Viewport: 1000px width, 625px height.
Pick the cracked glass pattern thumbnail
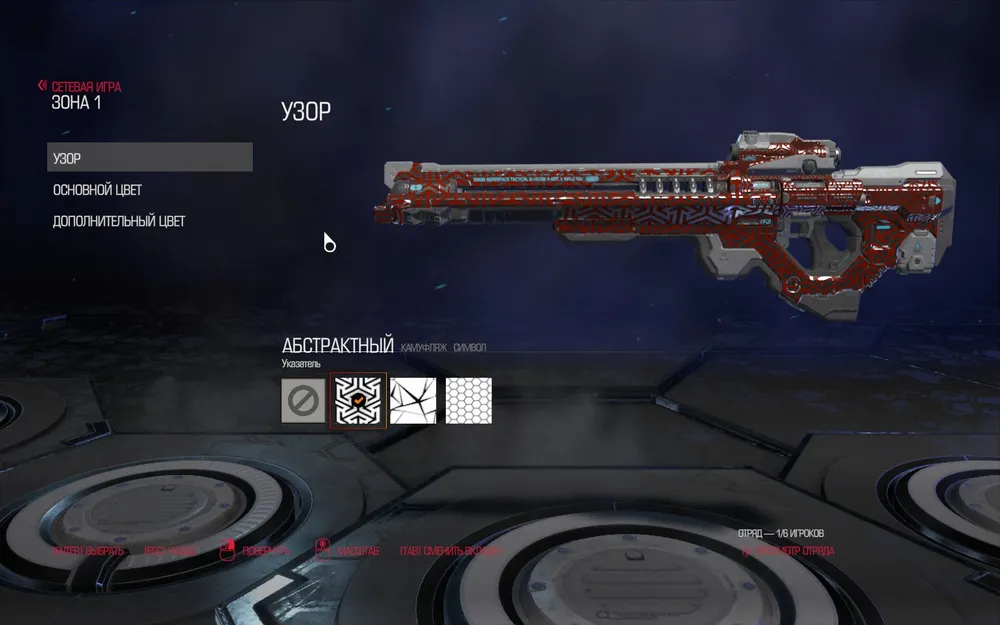tap(413, 400)
